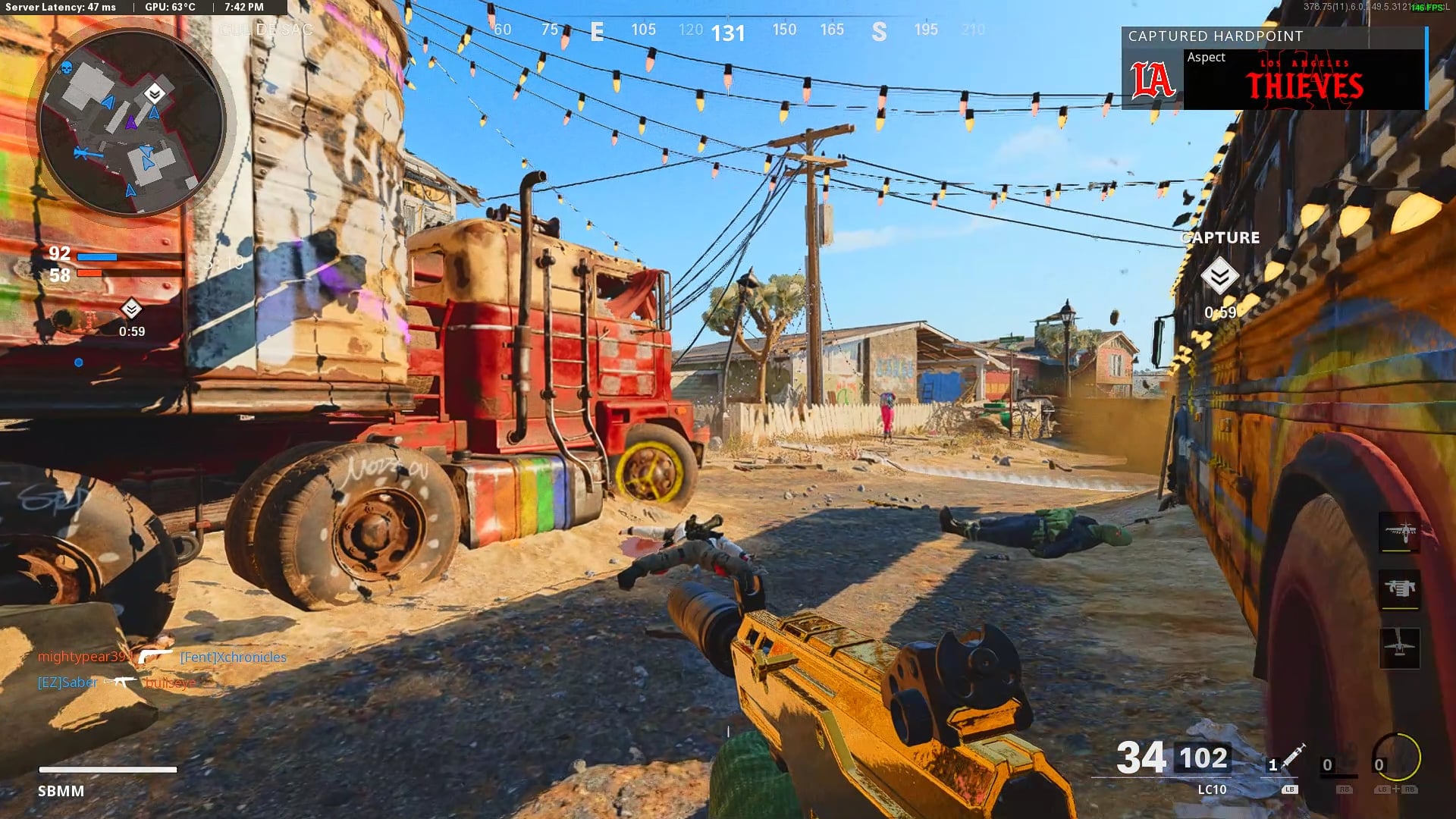Click the CAPTURE hardpoint objective marker
1456x819 pixels.
[x=1219, y=275]
